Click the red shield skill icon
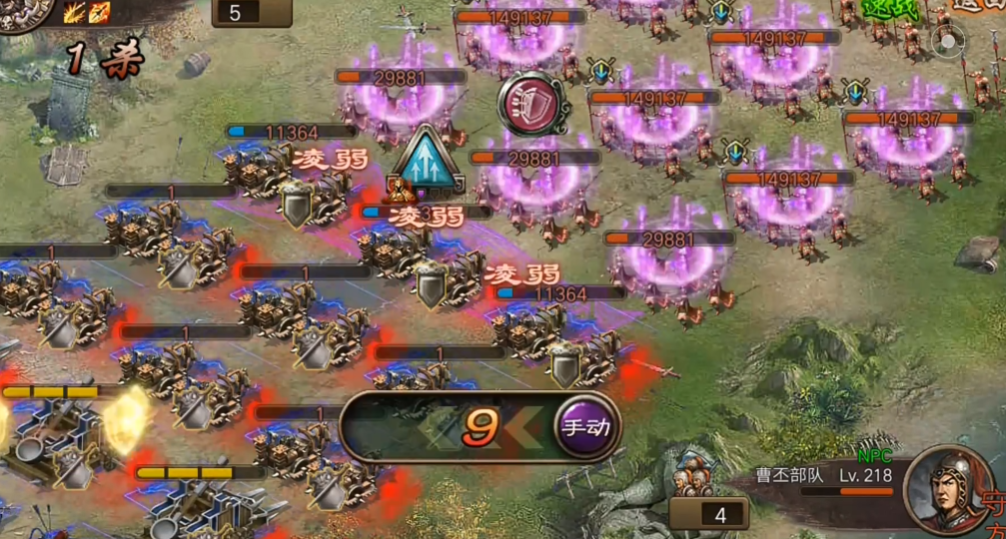Screen dimensions: 1006x539 coord(533,104)
